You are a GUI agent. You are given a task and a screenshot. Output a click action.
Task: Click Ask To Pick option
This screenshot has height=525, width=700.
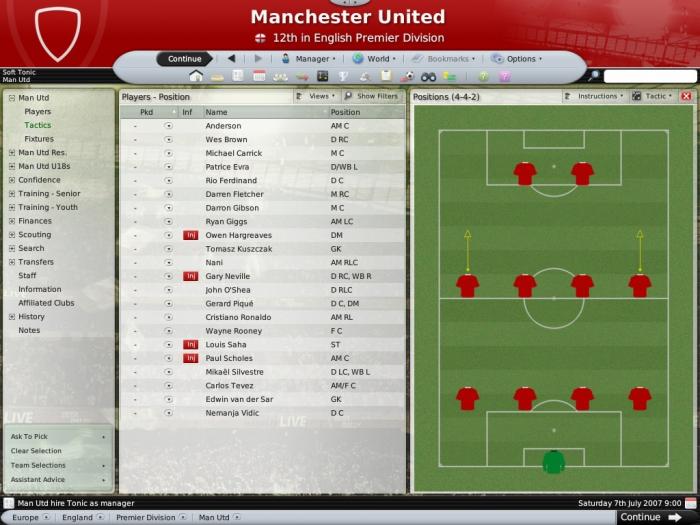(x=30, y=437)
